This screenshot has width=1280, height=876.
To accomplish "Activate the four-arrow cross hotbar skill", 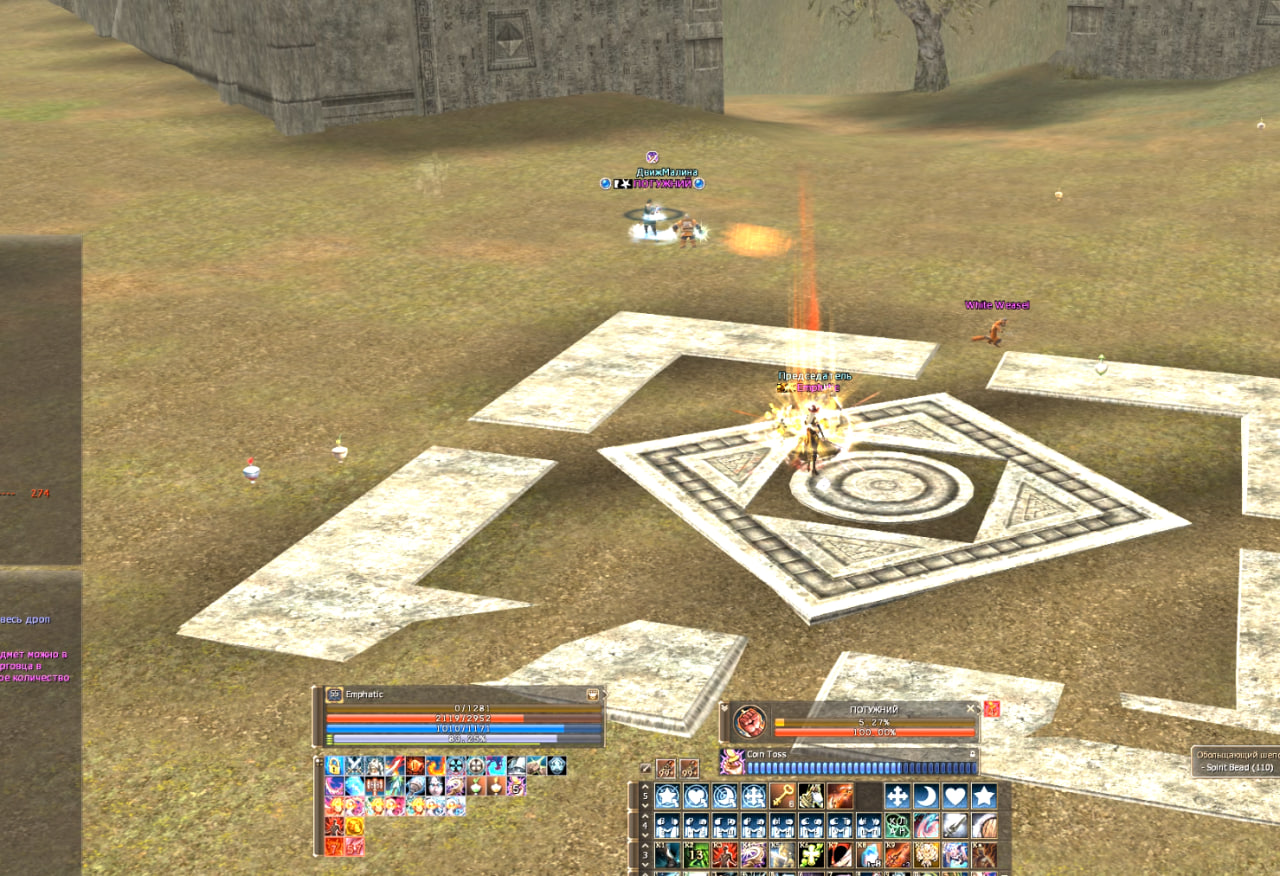I will [898, 796].
